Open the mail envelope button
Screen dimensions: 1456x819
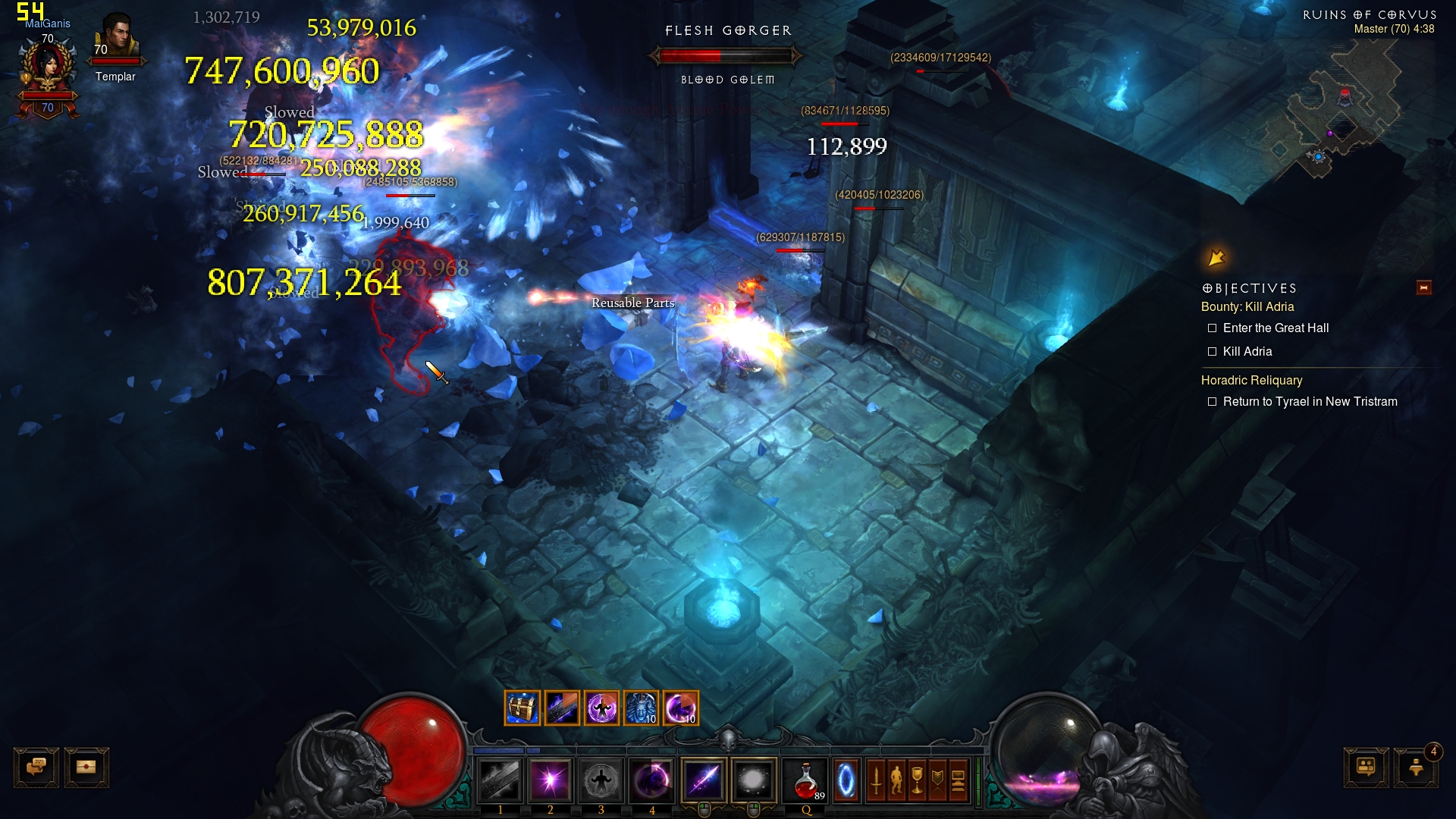(x=86, y=767)
